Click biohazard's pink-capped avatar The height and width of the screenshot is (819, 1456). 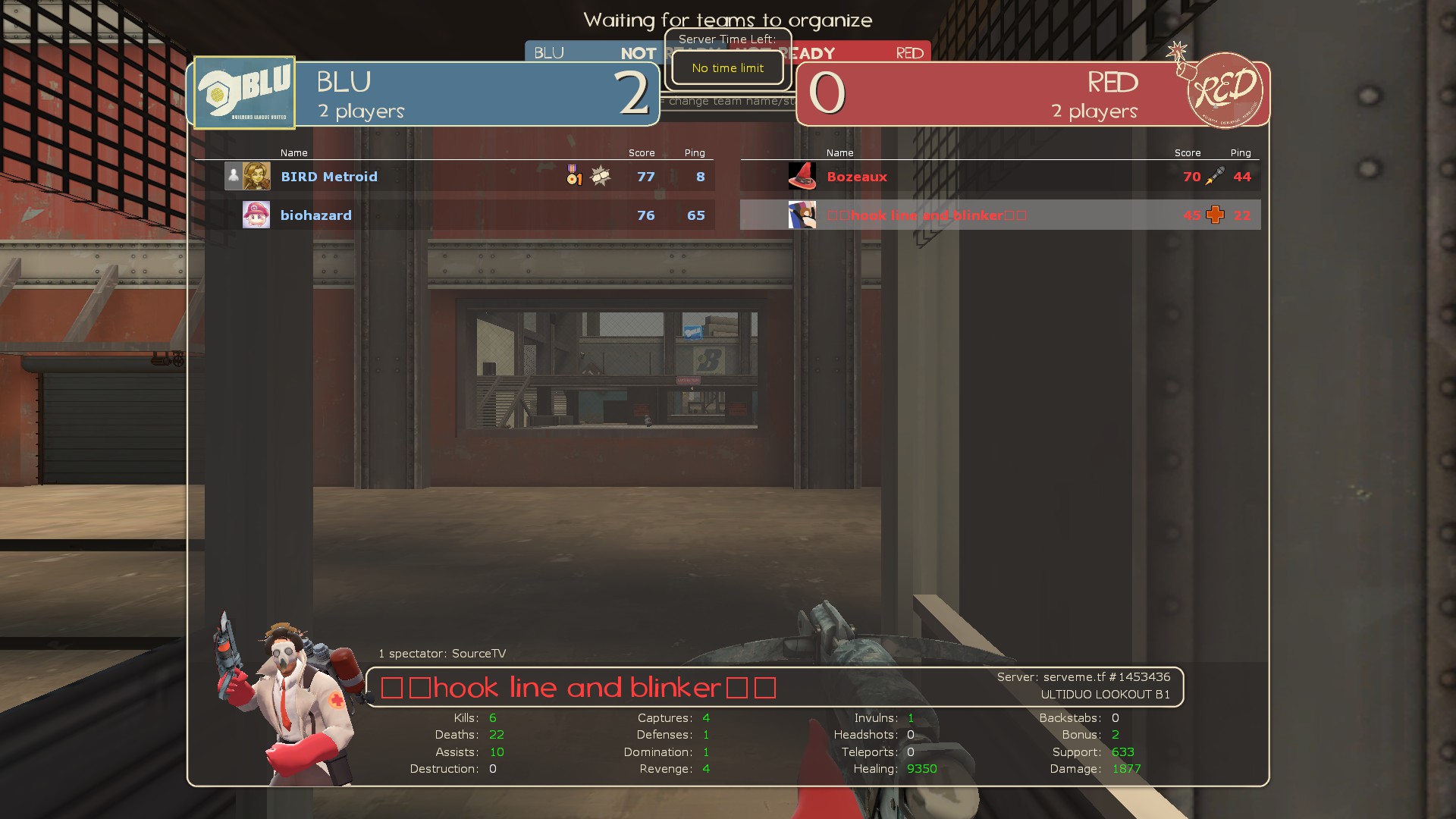[x=256, y=215]
